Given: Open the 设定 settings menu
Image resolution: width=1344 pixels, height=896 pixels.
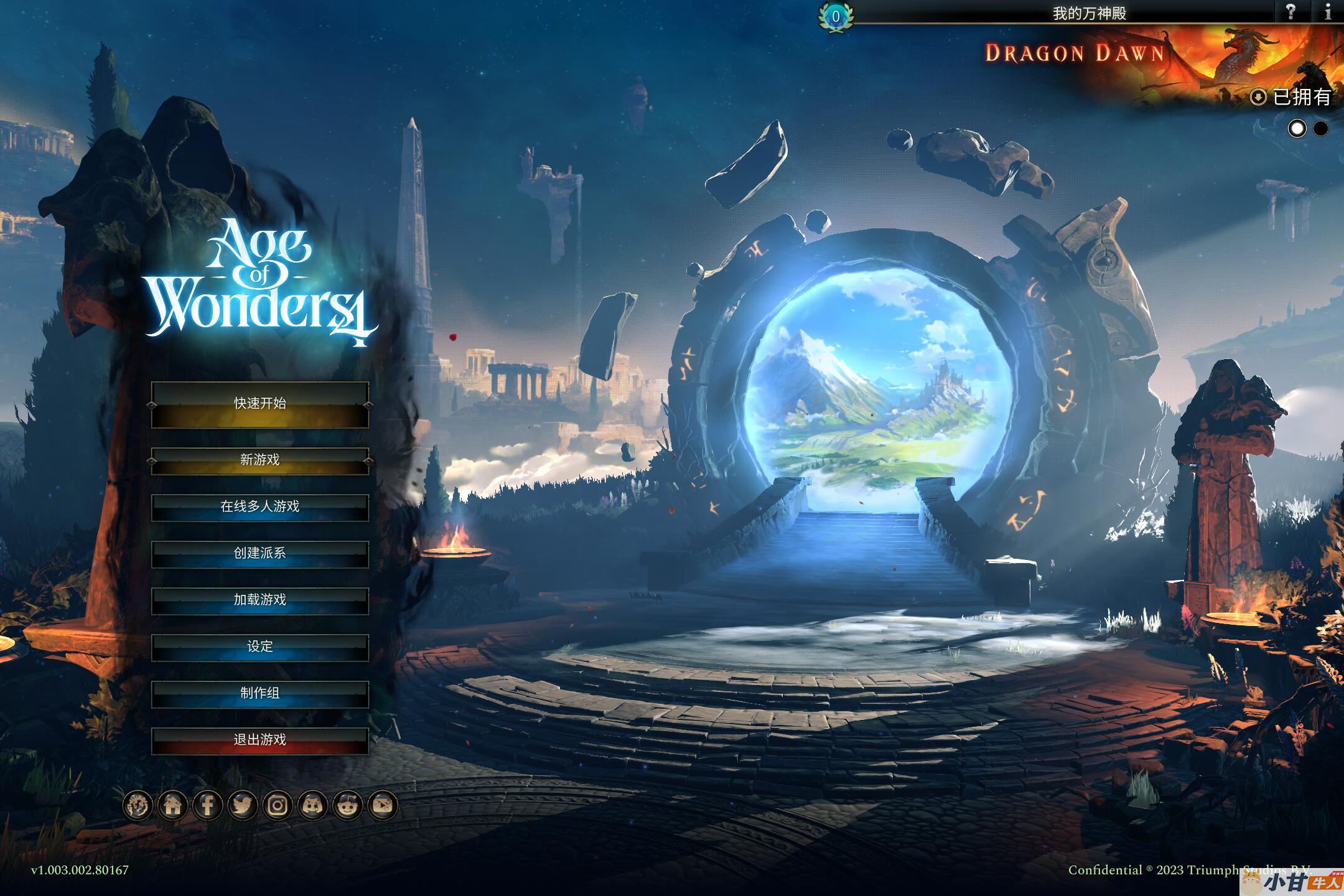Looking at the screenshot, I should pos(260,646).
